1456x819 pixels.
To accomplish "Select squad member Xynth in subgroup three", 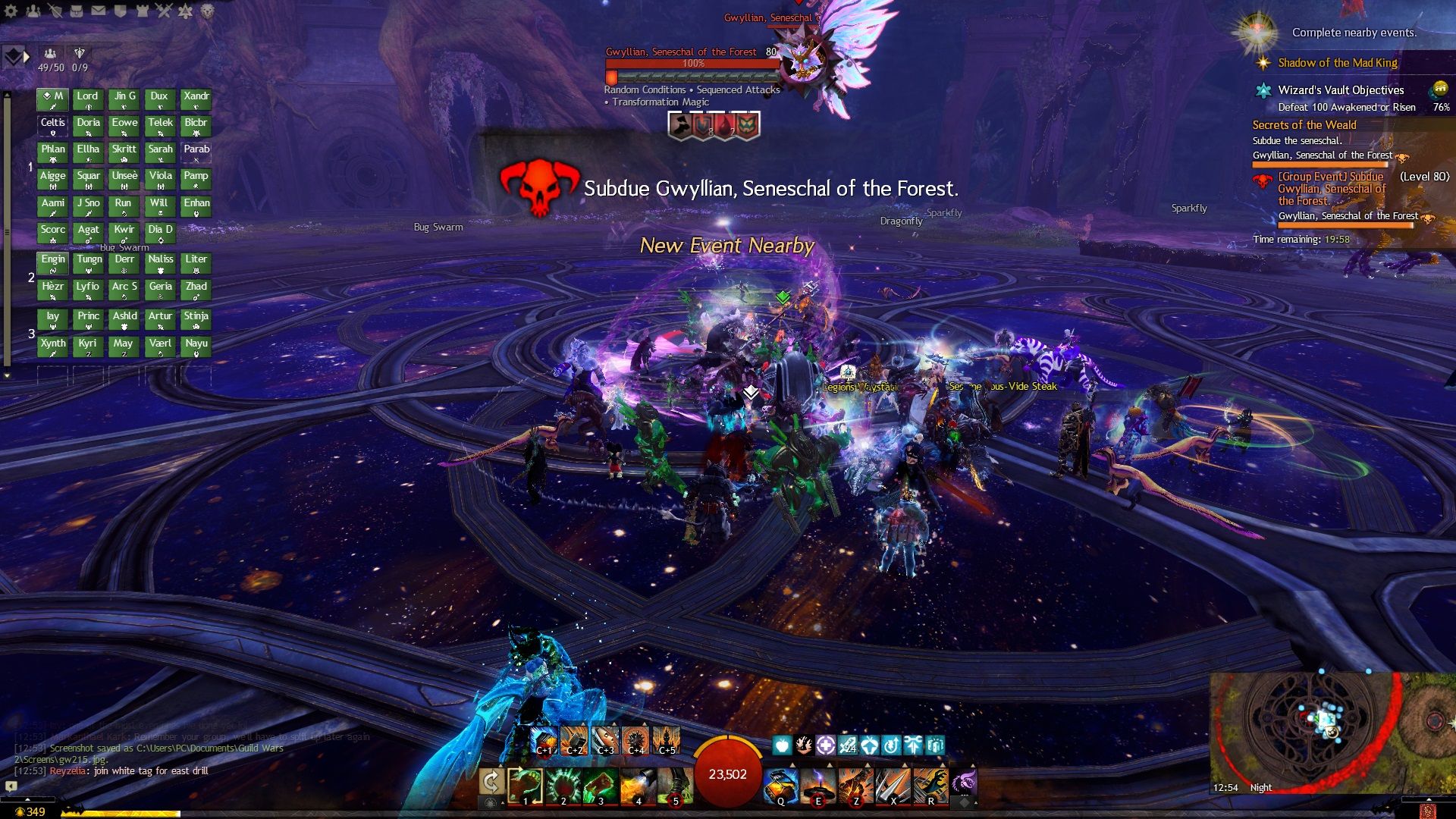I will 52,347.
